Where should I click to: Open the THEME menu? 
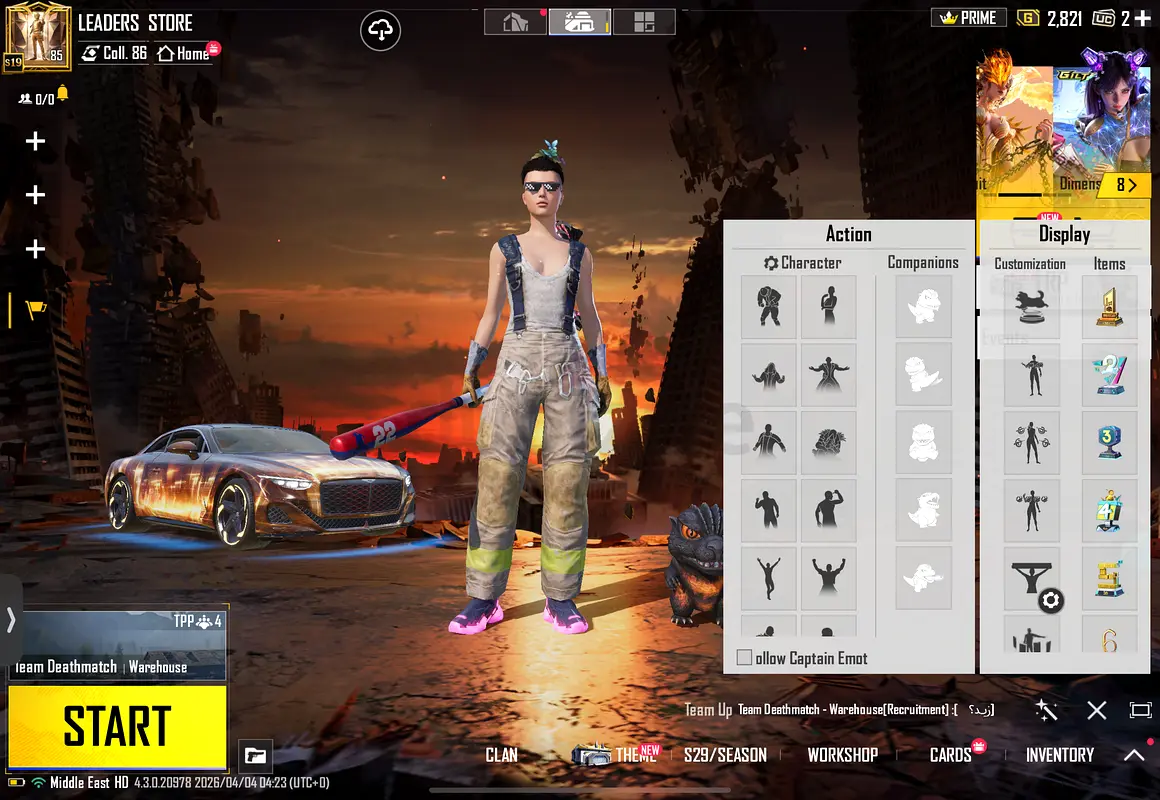634,755
